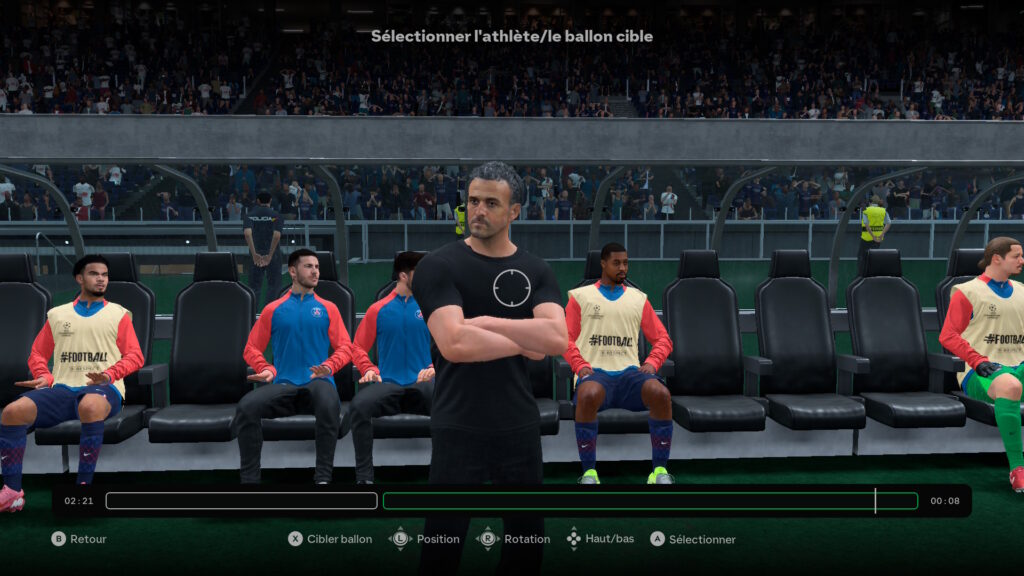
Task: Click the white playhead marker on the timeline
Action: (875, 501)
